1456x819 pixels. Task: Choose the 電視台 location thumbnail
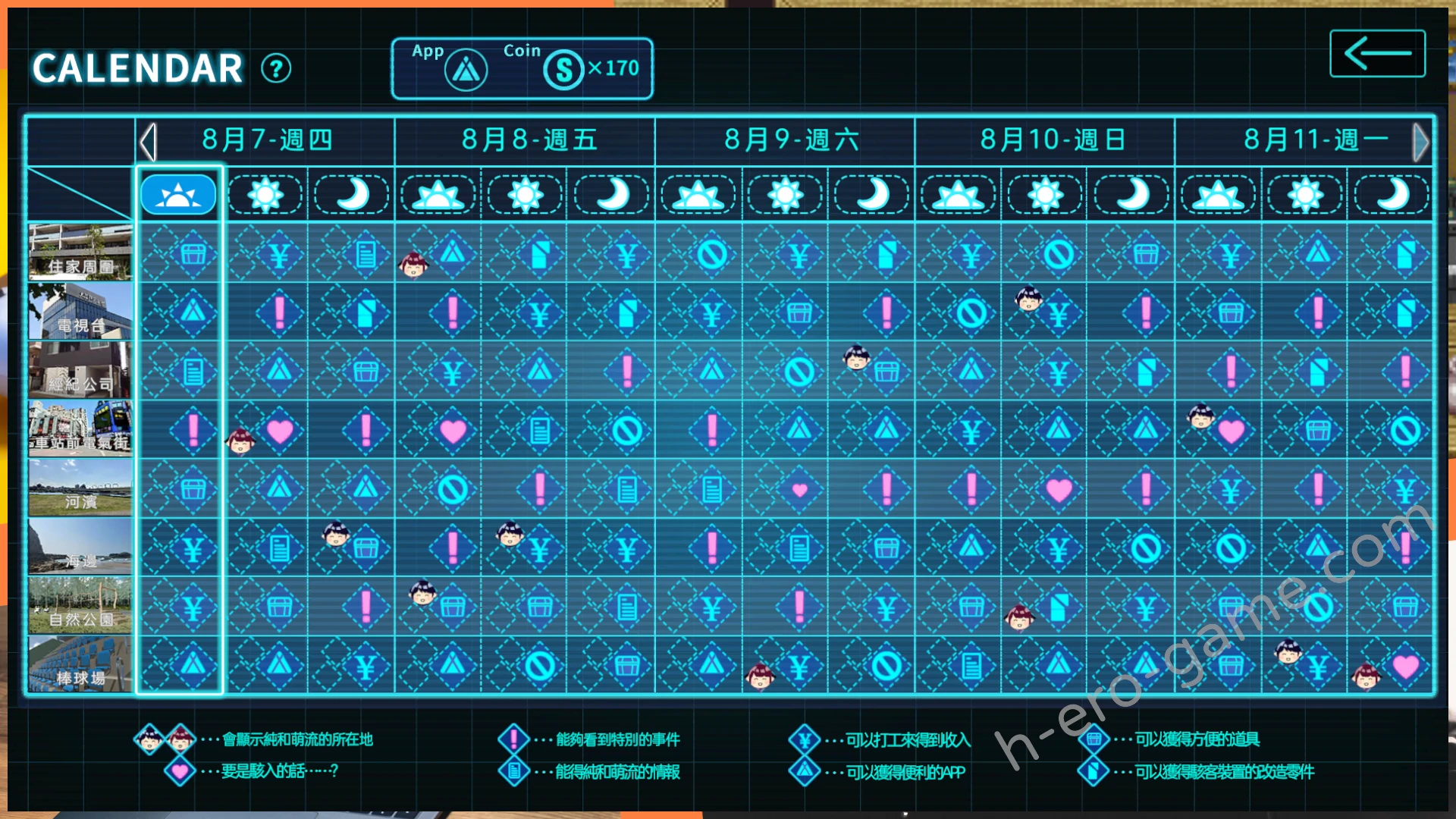pos(80,311)
